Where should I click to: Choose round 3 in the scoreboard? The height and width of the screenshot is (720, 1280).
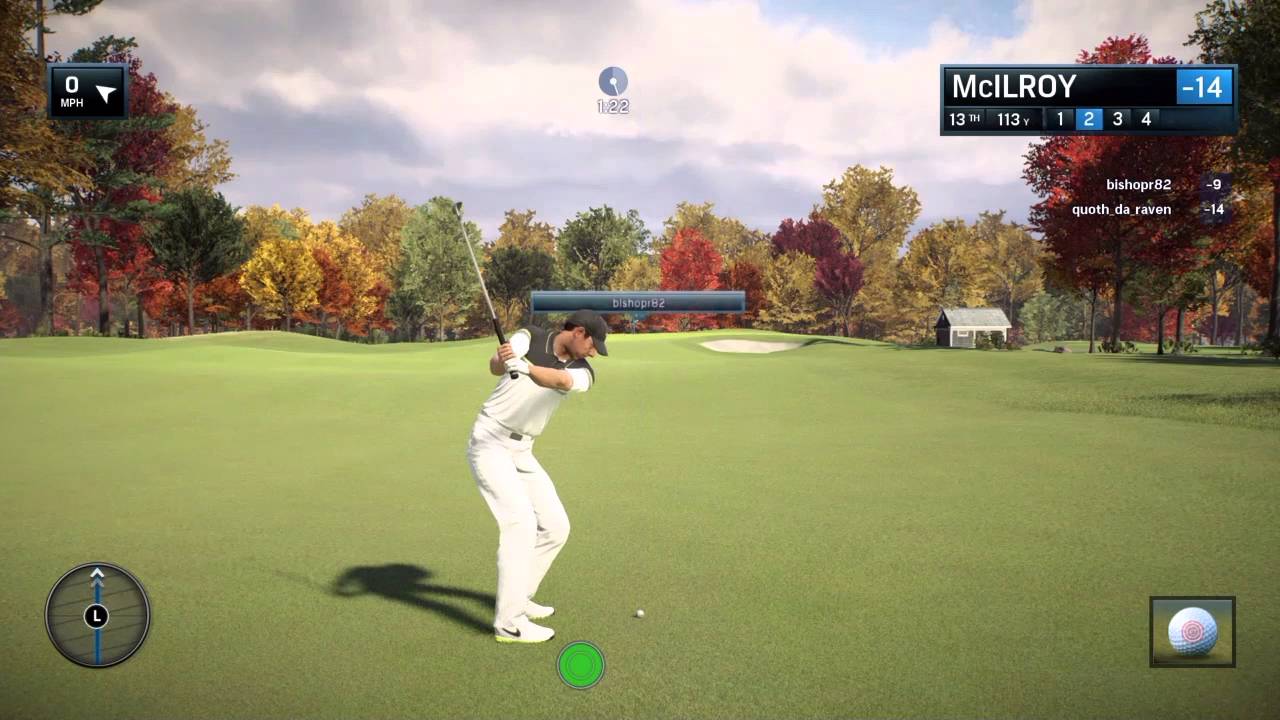click(x=1117, y=120)
